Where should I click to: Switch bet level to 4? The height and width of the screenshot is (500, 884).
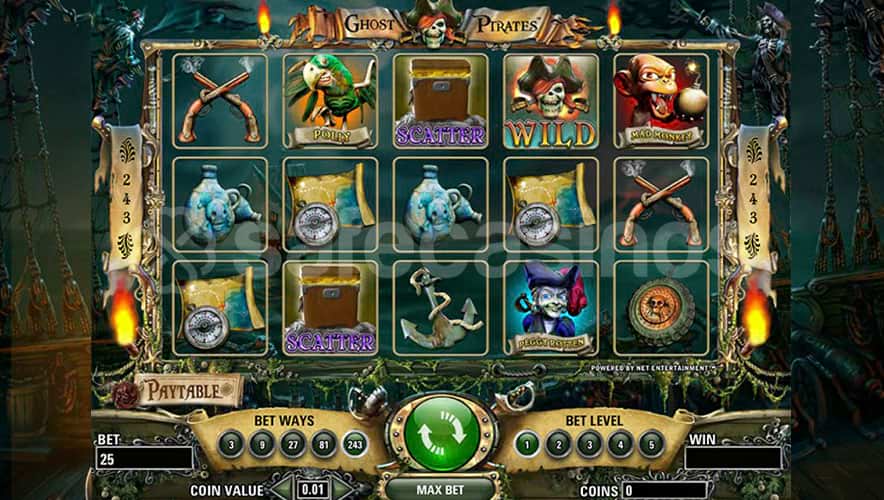click(x=620, y=444)
